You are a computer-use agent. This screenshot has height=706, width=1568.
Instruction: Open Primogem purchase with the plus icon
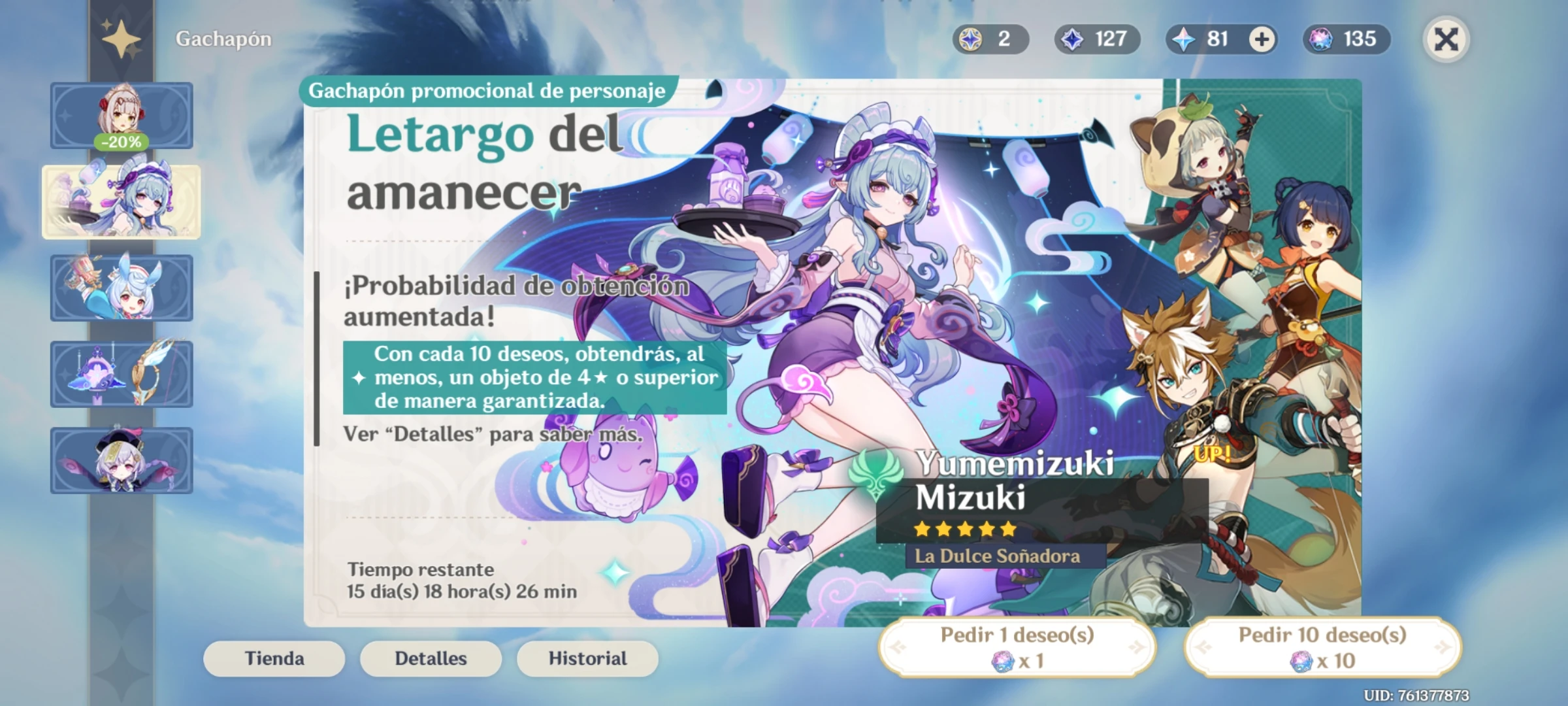(1259, 39)
